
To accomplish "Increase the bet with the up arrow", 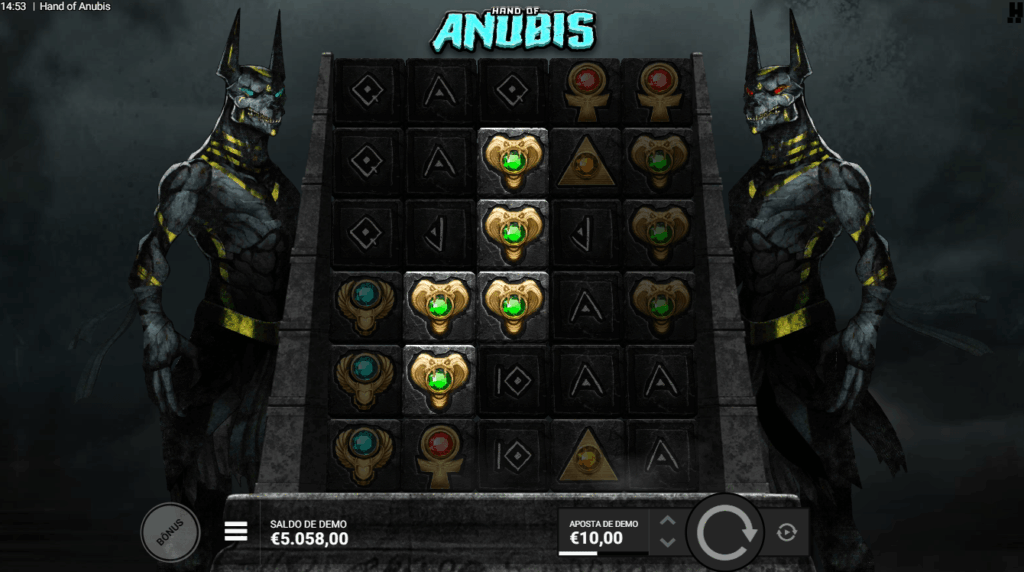I will [x=668, y=521].
